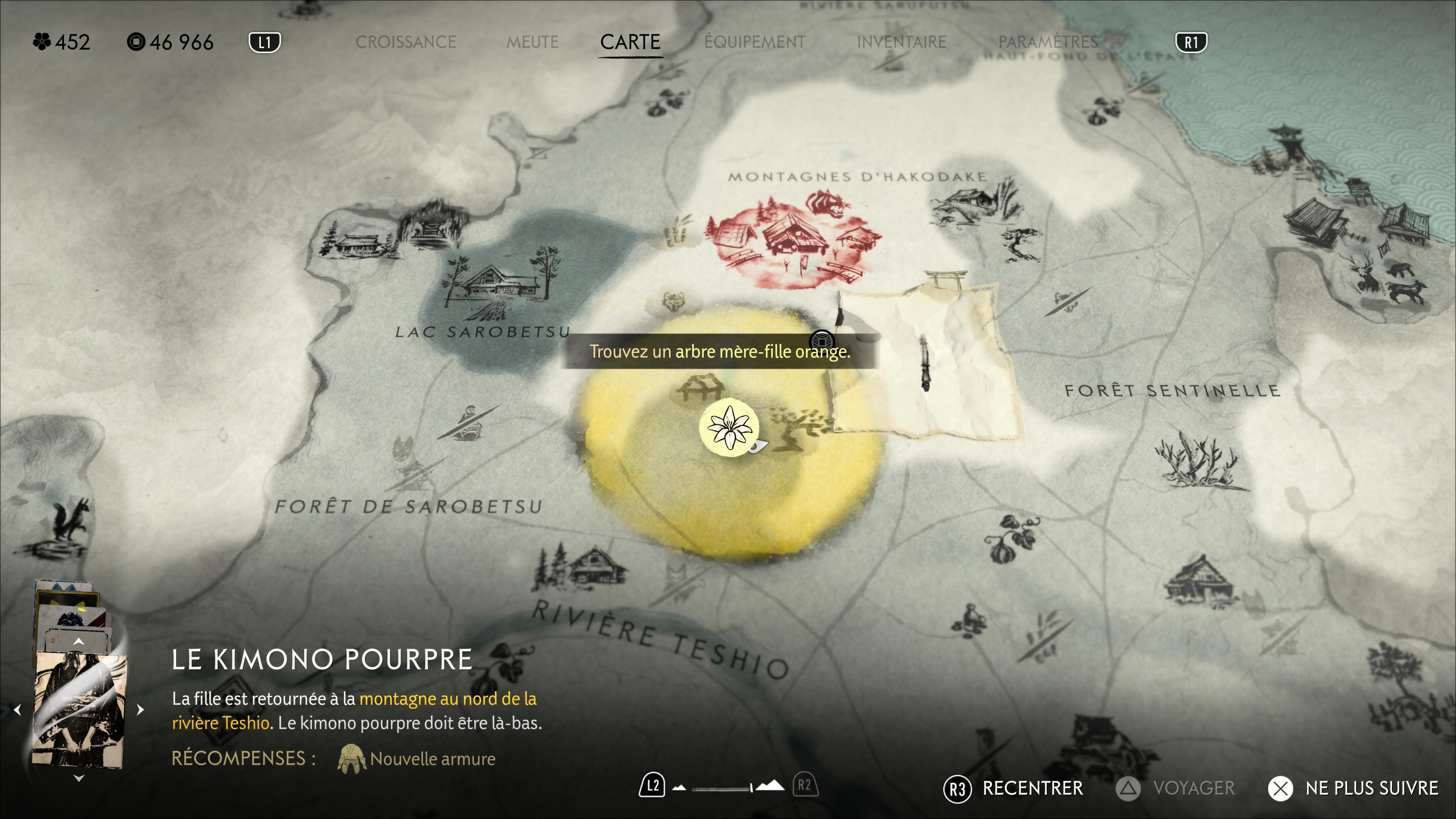Select the white lily quest marker
1456x819 pixels.
[x=729, y=428]
